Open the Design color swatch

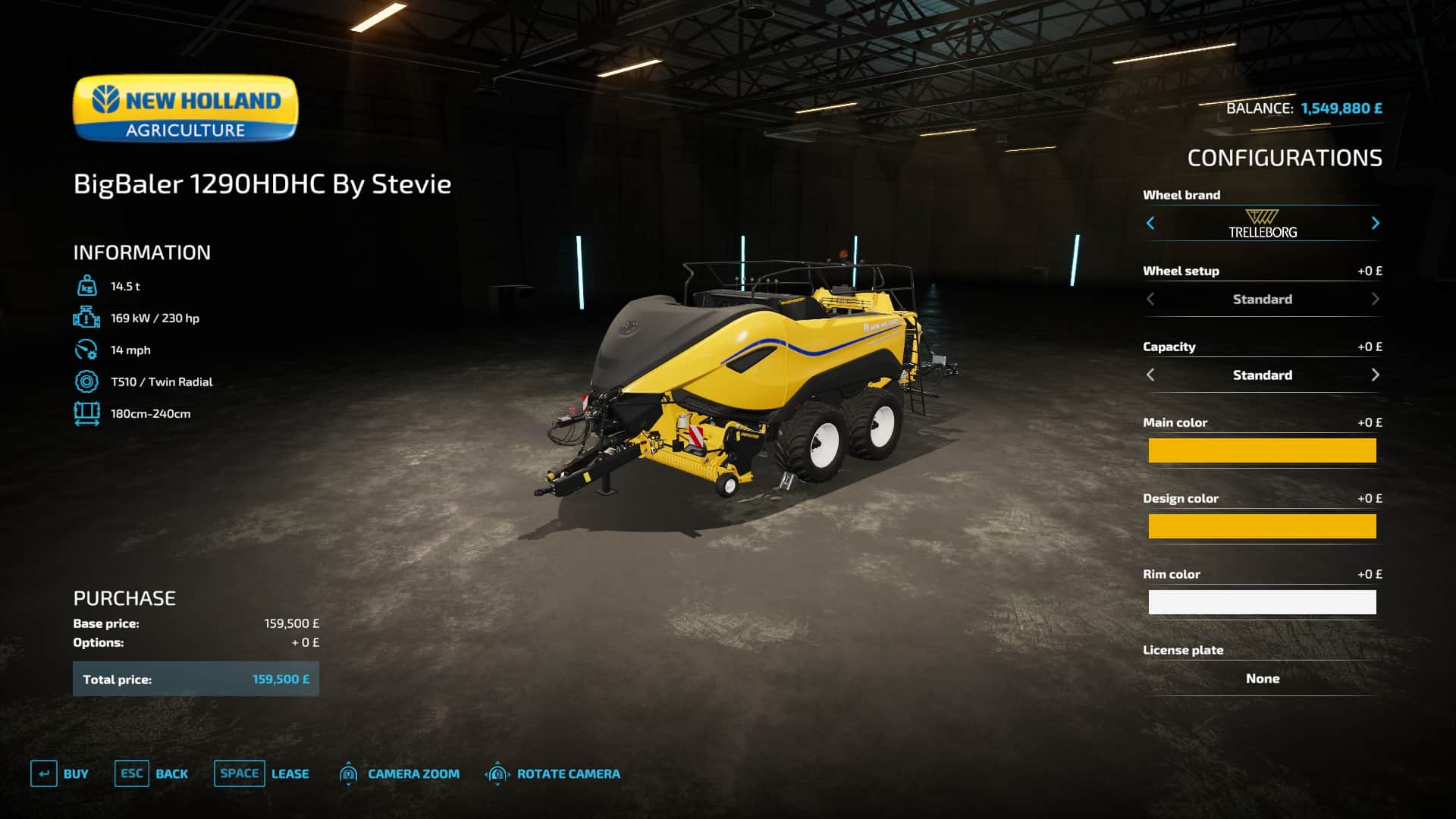[x=1262, y=526]
